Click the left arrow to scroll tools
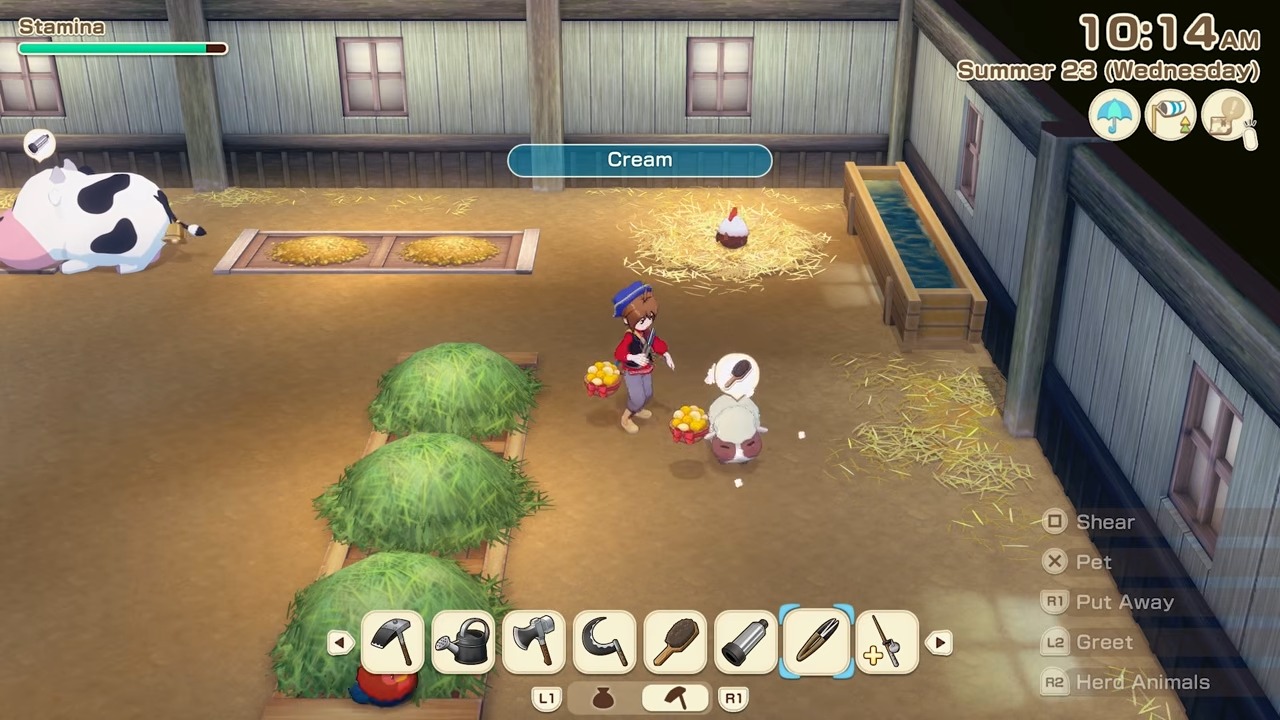The width and height of the screenshot is (1280, 720). click(340, 643)
